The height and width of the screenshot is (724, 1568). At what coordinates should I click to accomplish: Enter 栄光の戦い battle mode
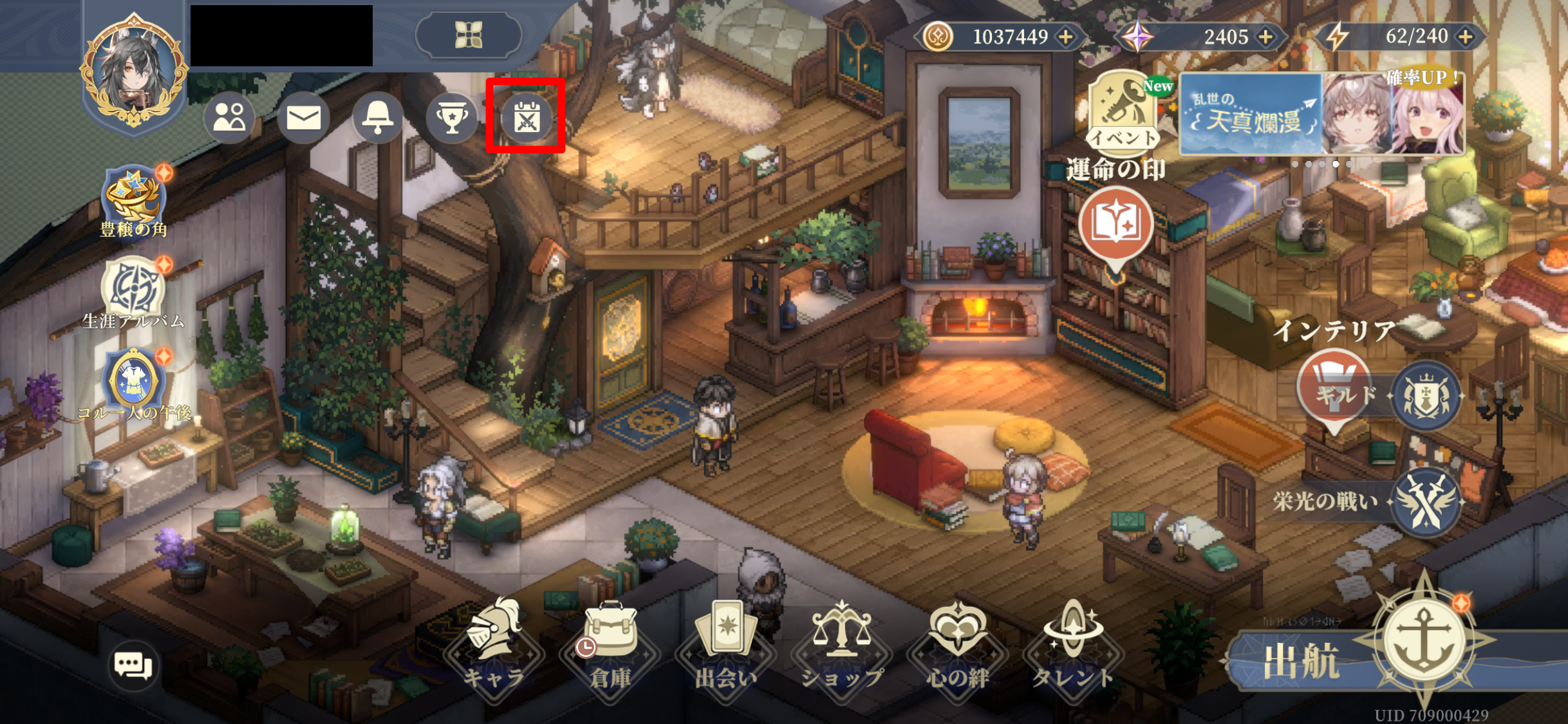tap(1425, 502)
